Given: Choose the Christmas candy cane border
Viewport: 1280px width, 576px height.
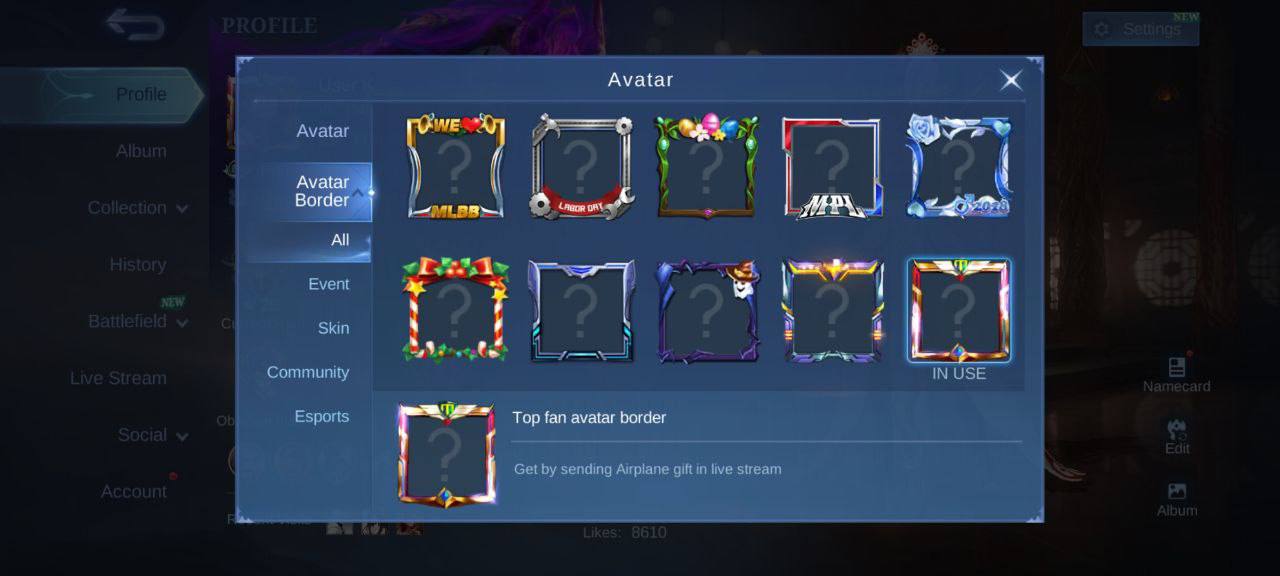Looking at the screenshot, I should click(455, 310).
